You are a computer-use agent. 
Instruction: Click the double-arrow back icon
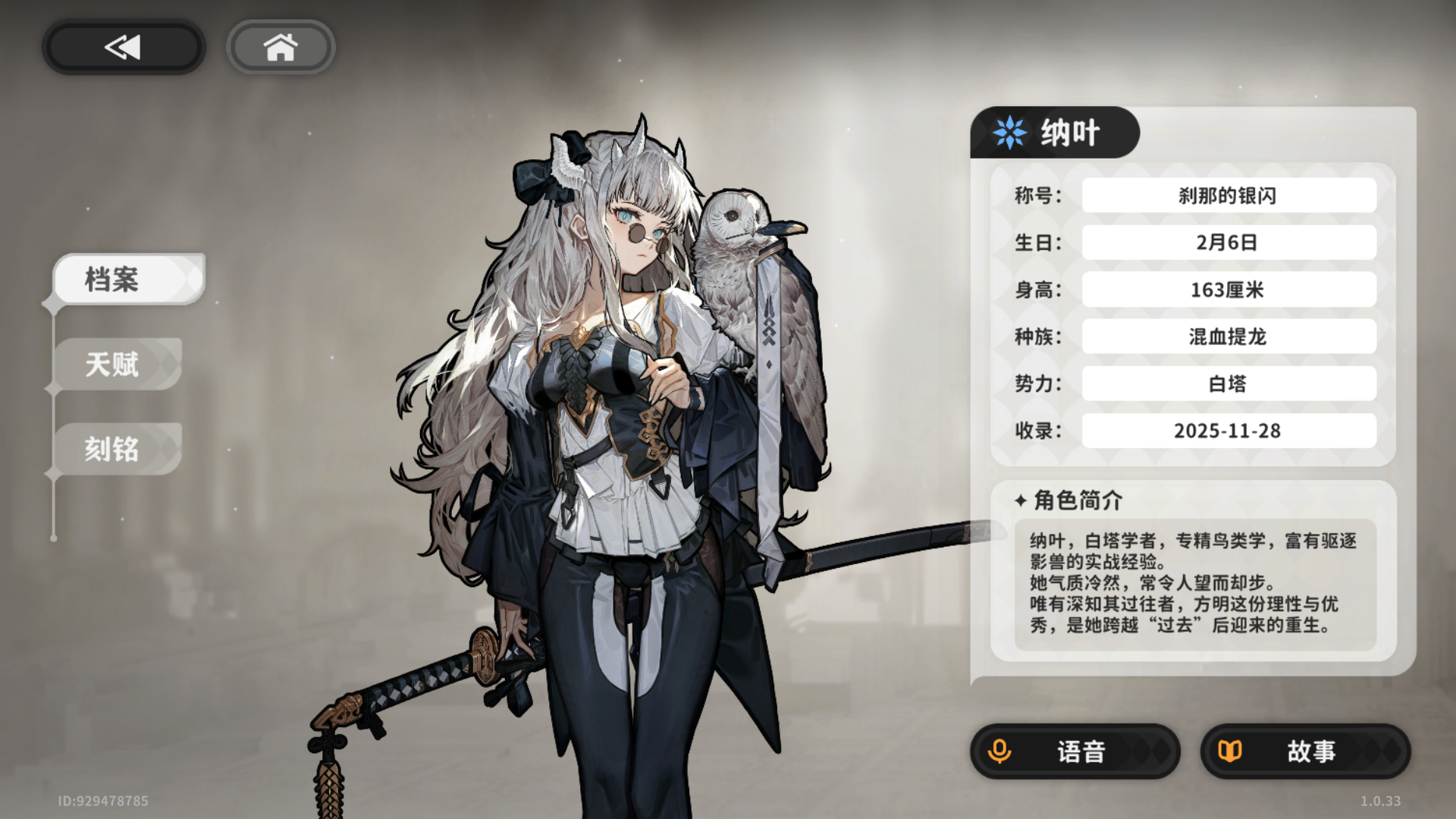[x=121, y=46]
